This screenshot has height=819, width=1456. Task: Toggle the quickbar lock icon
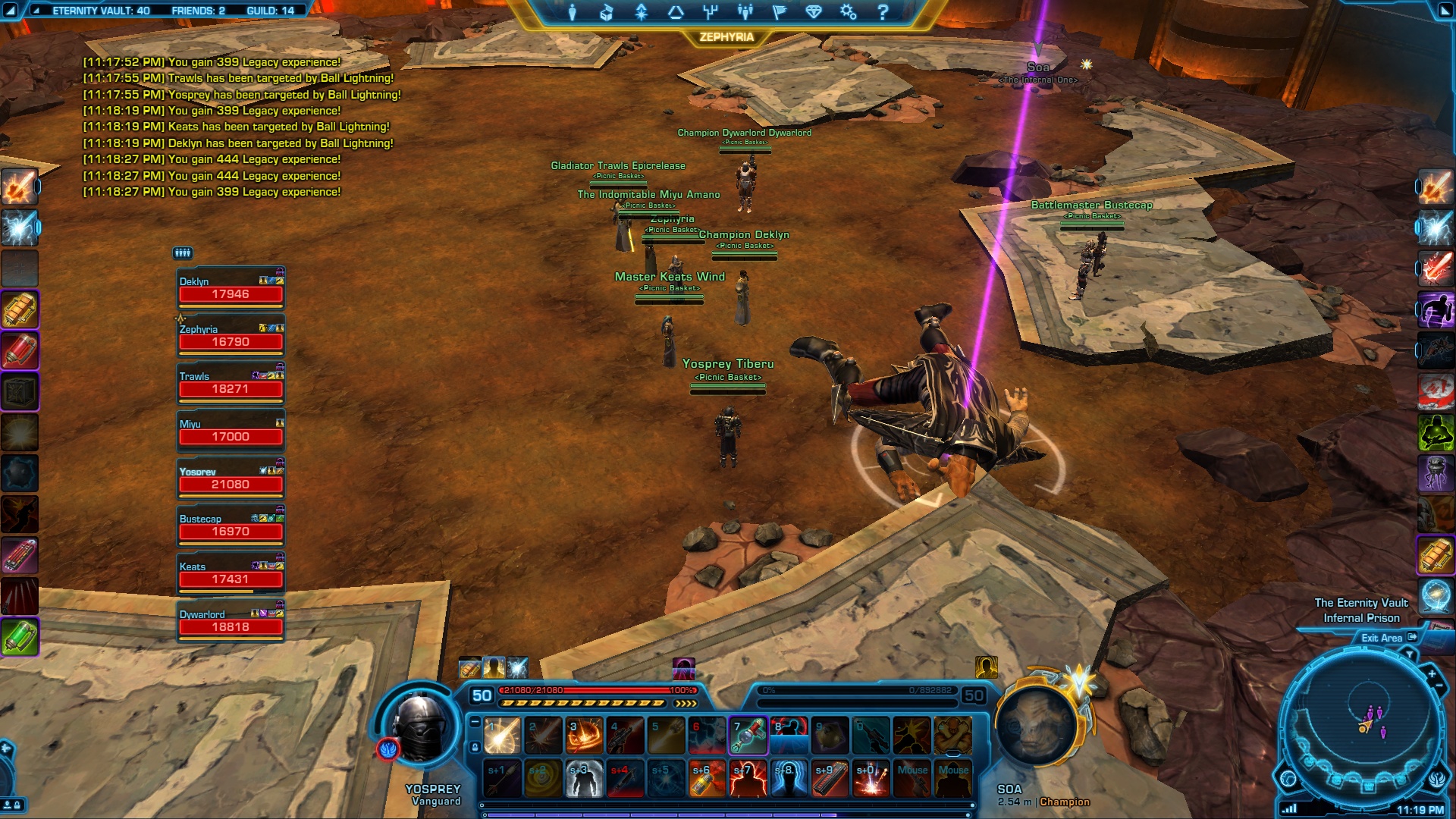[x=475, y=747]
